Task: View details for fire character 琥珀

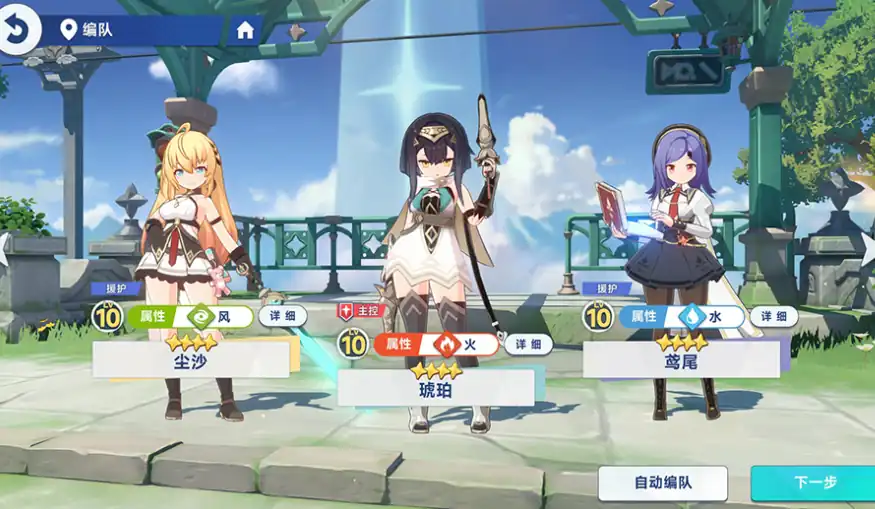Action: (x=528, y=345)
